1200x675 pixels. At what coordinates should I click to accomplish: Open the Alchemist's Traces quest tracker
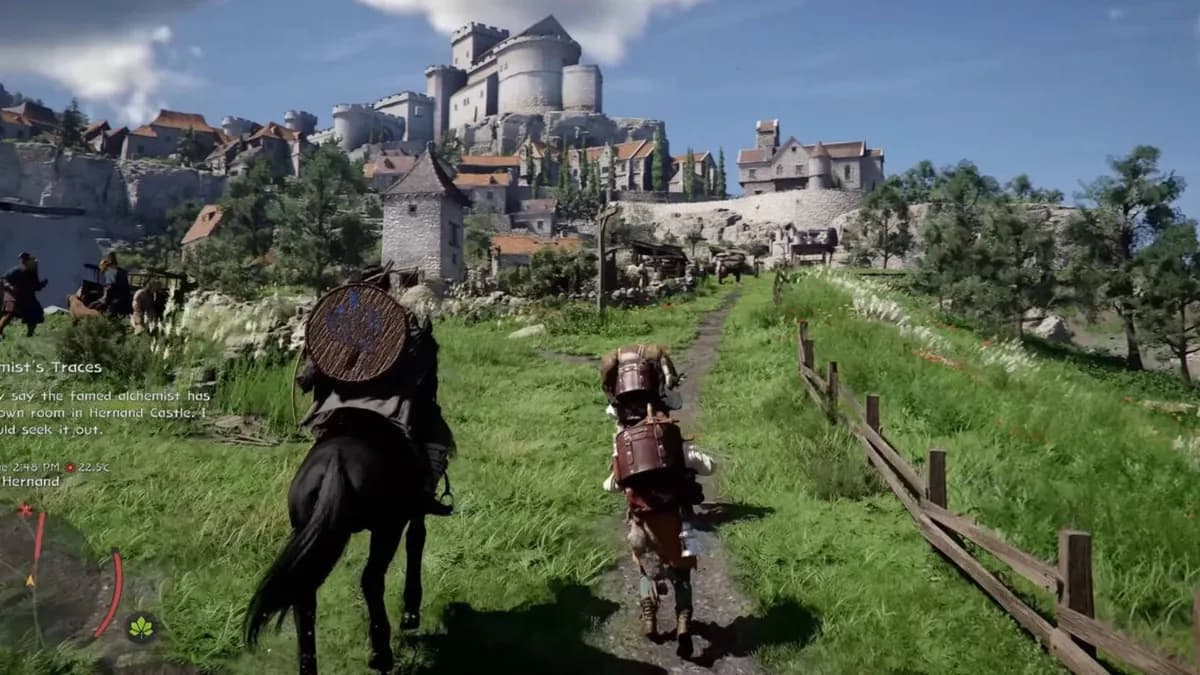point(52,368)
